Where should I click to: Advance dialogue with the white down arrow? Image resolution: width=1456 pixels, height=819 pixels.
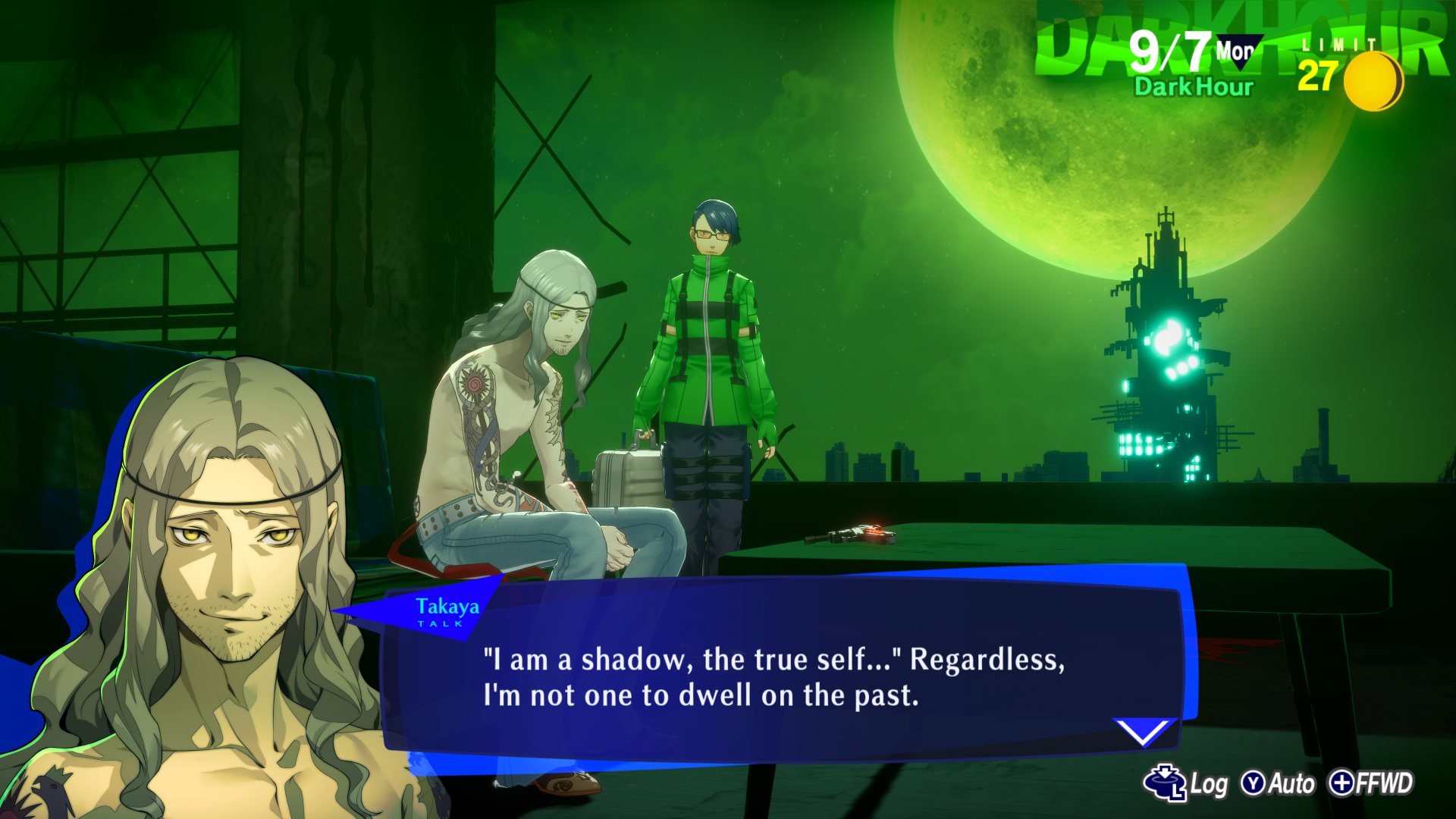tap(1143, 731)
